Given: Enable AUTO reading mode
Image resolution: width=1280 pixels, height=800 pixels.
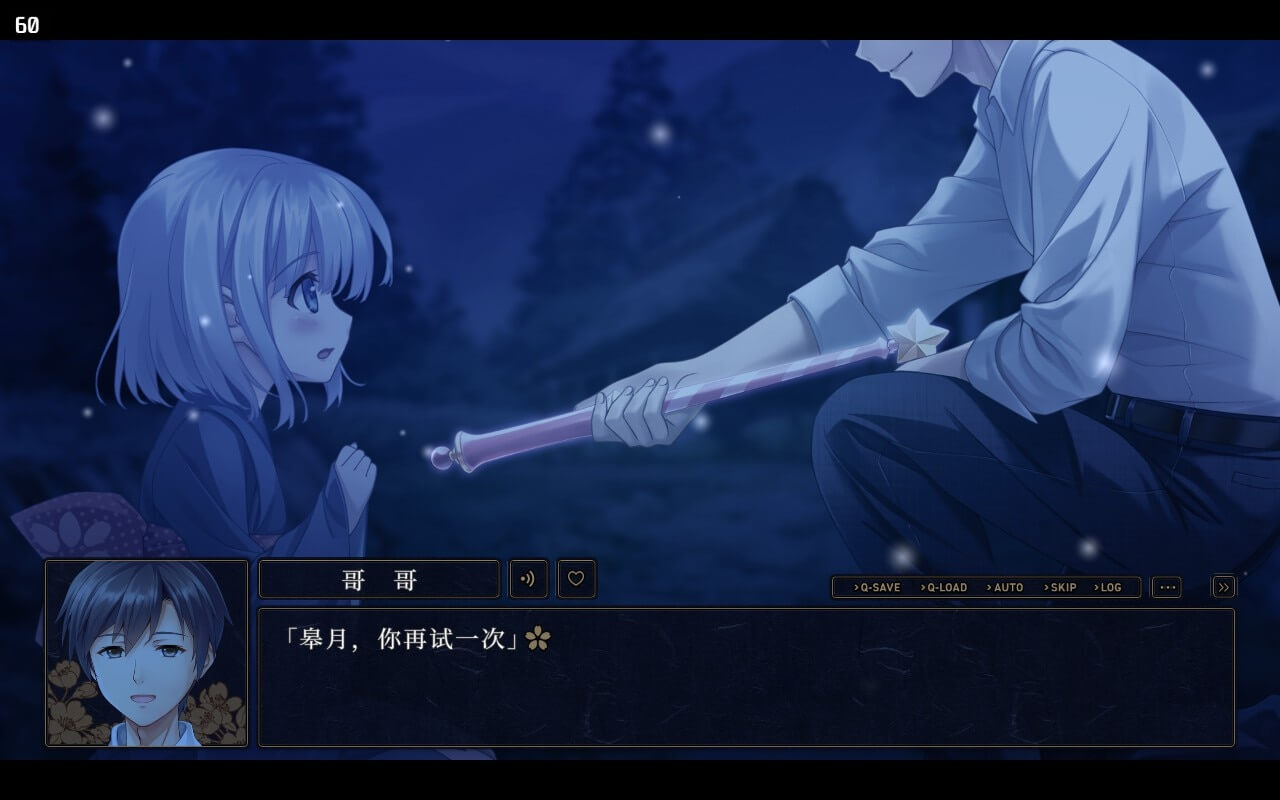Looking at the screenshot, I should coord(1005,588).
